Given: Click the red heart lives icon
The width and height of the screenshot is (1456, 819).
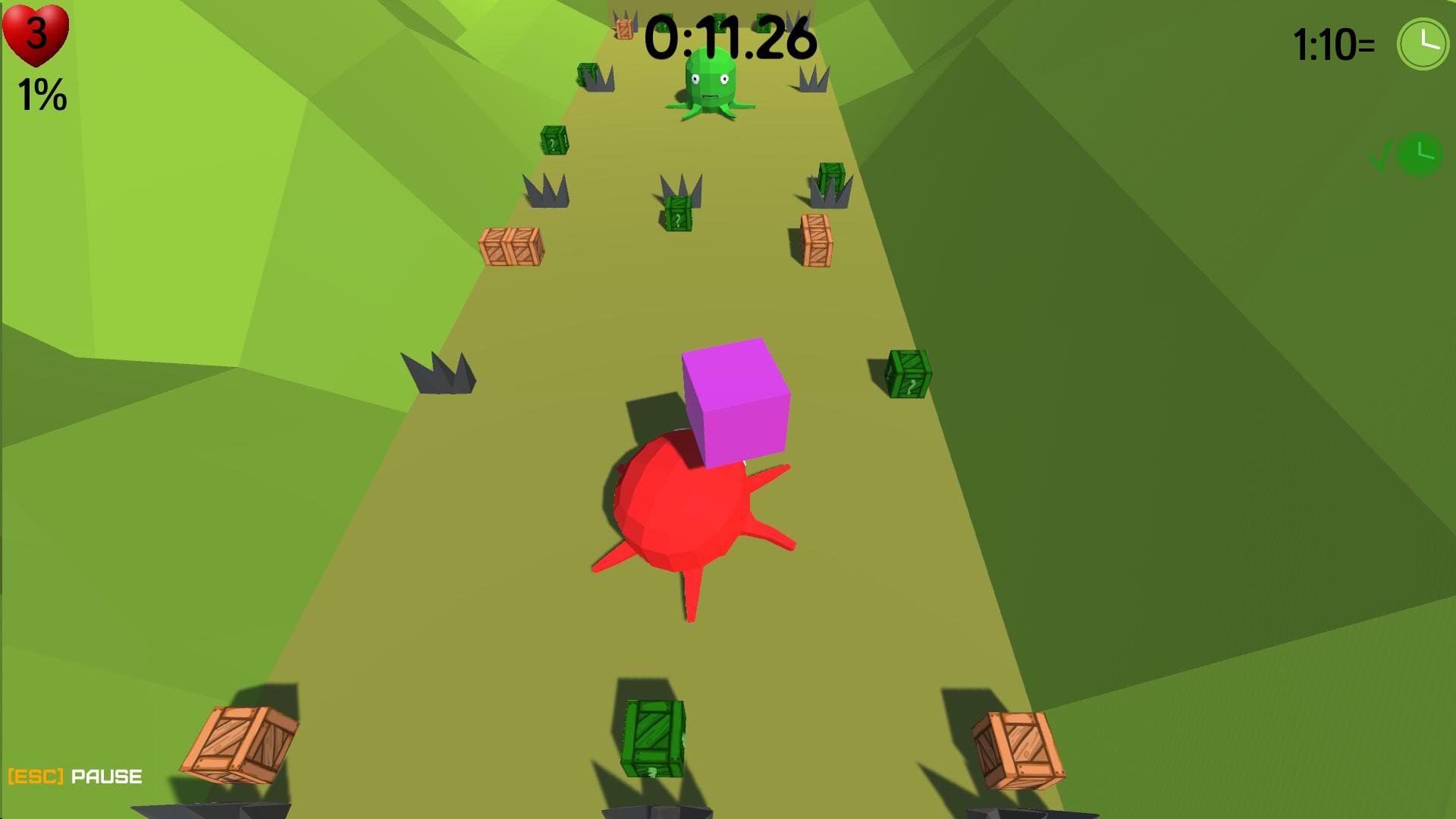Looking at the screenshot, I should point(34,34).
